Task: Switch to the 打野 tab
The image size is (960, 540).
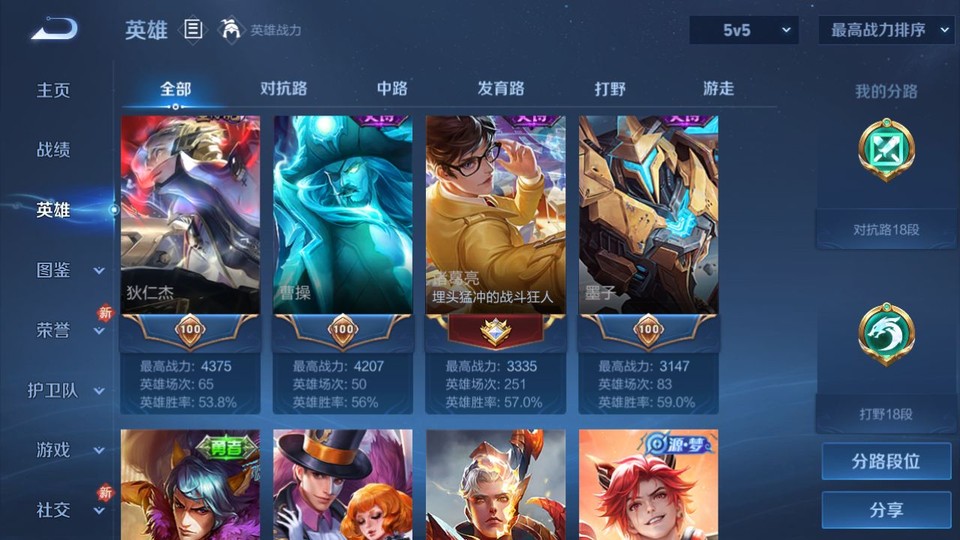Action: point(610,88)
